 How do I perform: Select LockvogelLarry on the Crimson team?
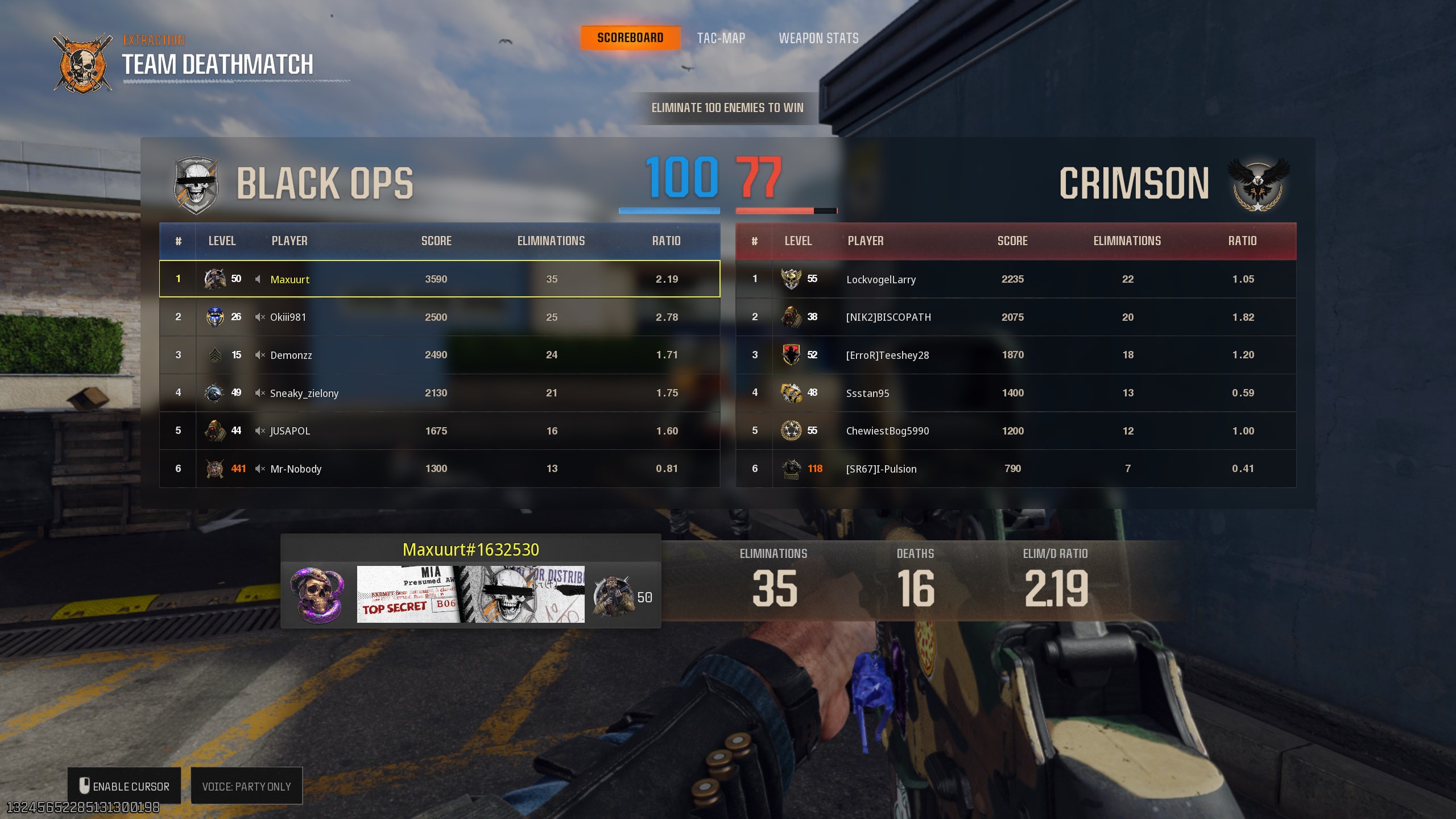pyautogui.click(x=1015, y=279)
